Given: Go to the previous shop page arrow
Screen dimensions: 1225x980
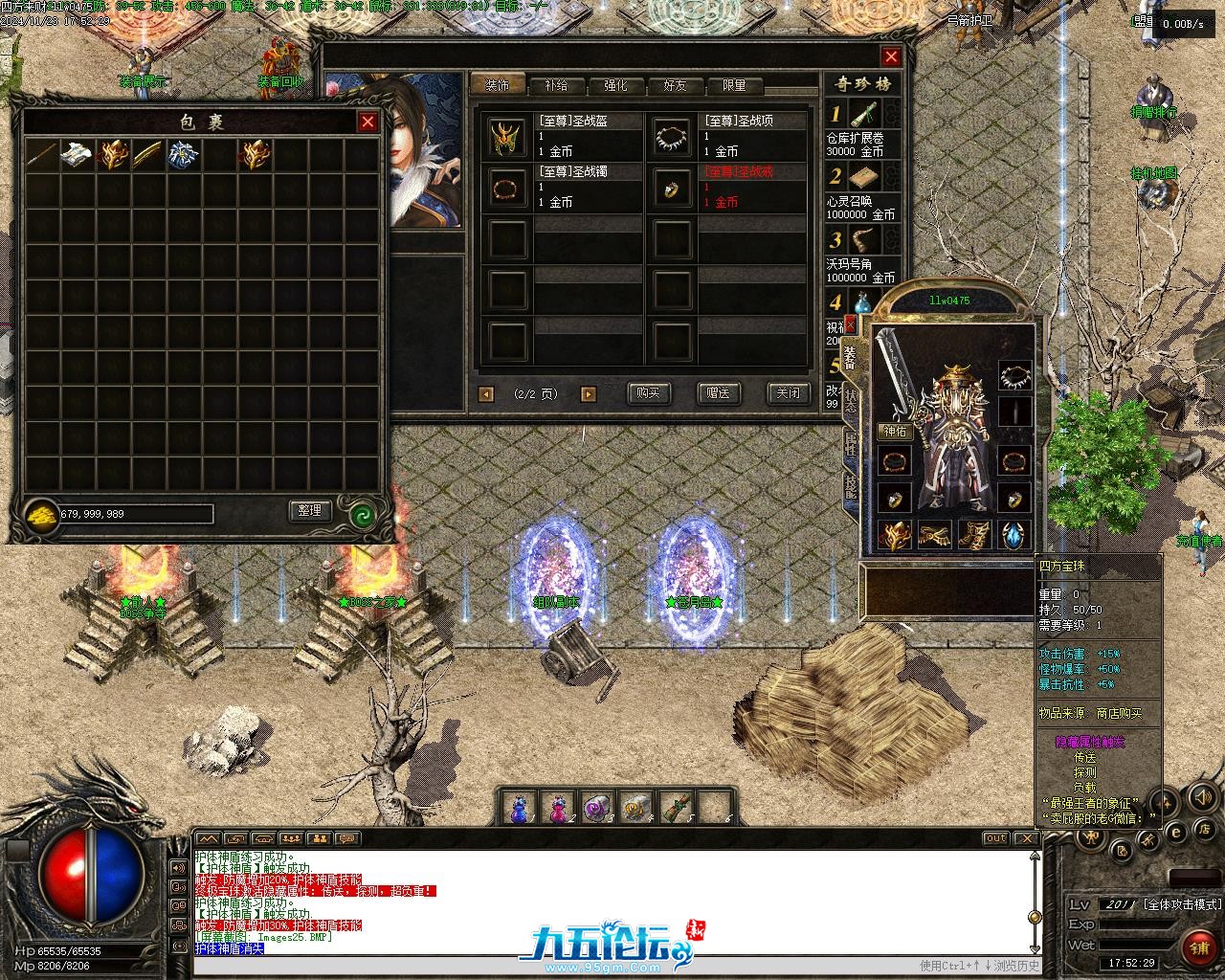Looking at the screenshot, I should (486, 393).
